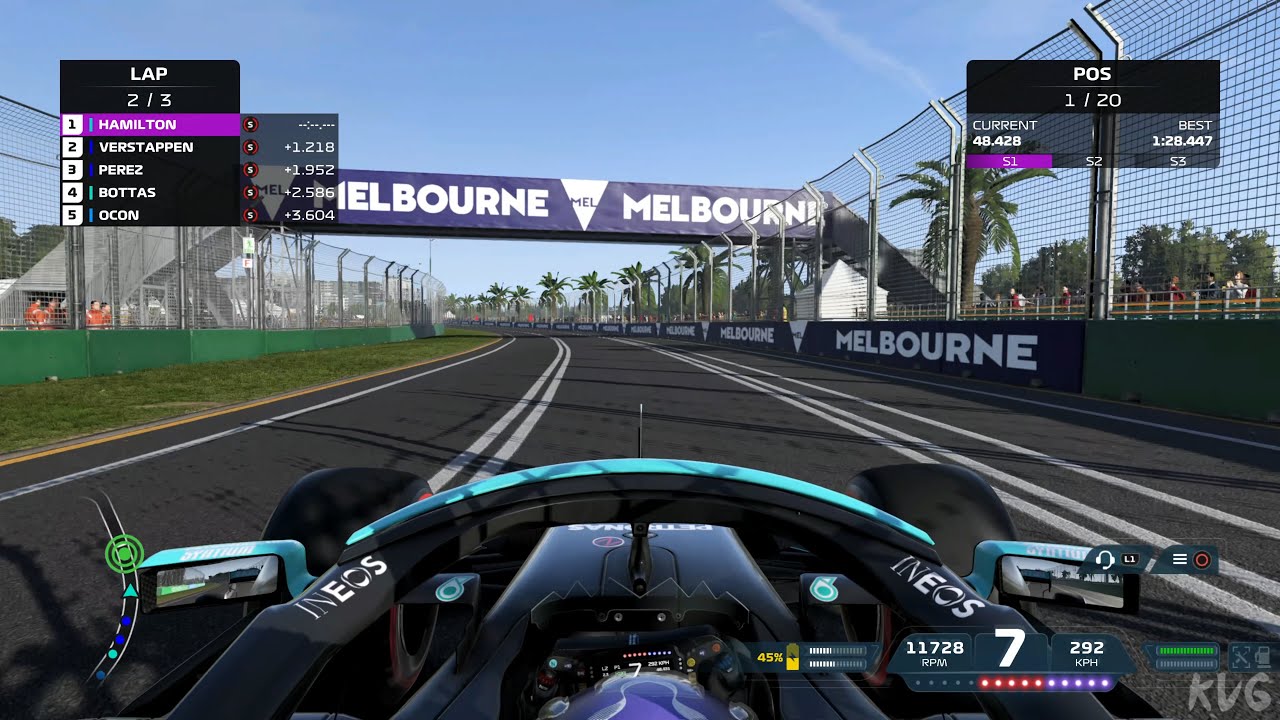The height and width of the screenshot is (720, 1280).
Task: Click the yellow ERS battery icon
Action: coord(792,656)
